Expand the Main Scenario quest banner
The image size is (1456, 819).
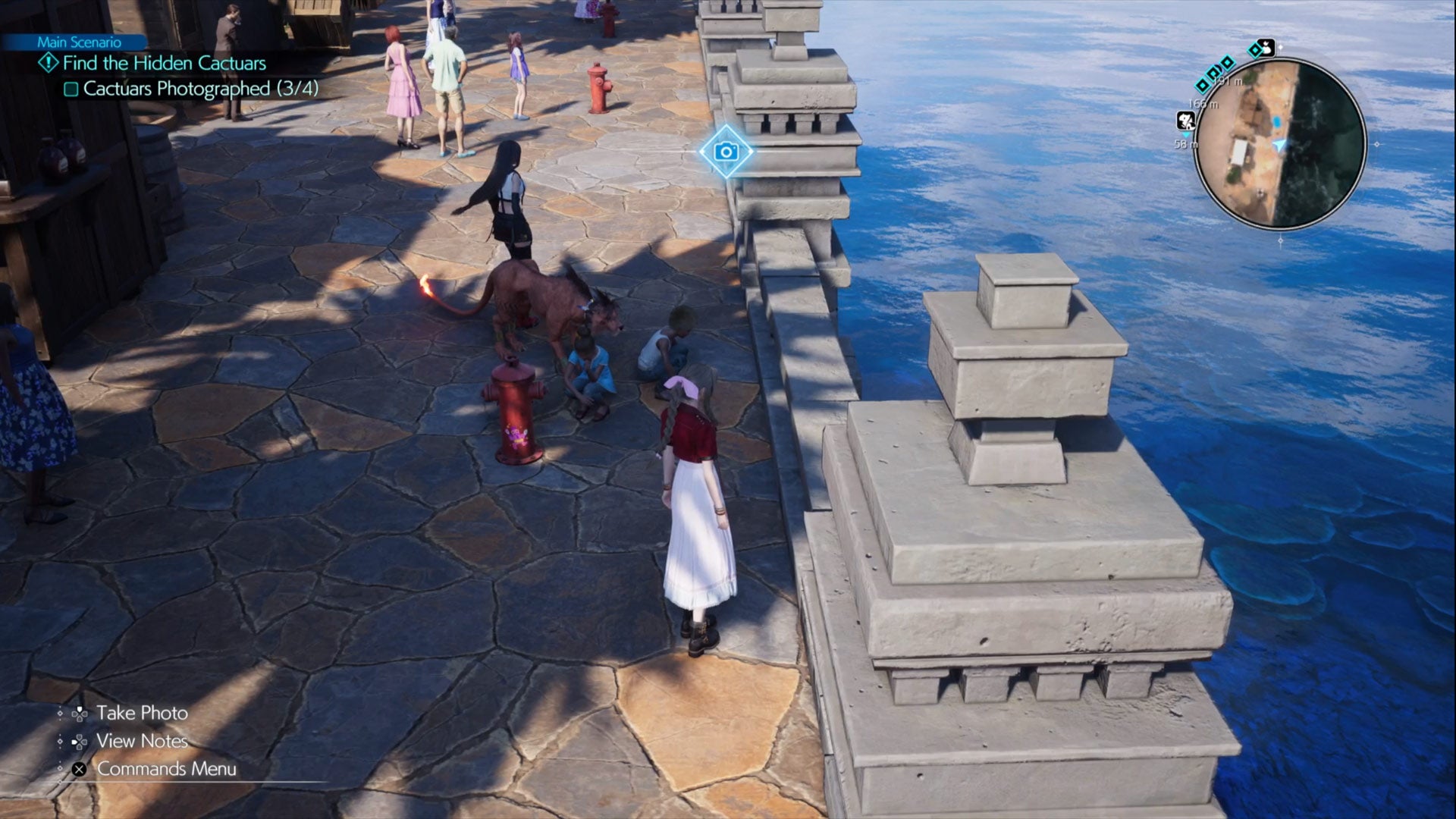coord(79,42)
